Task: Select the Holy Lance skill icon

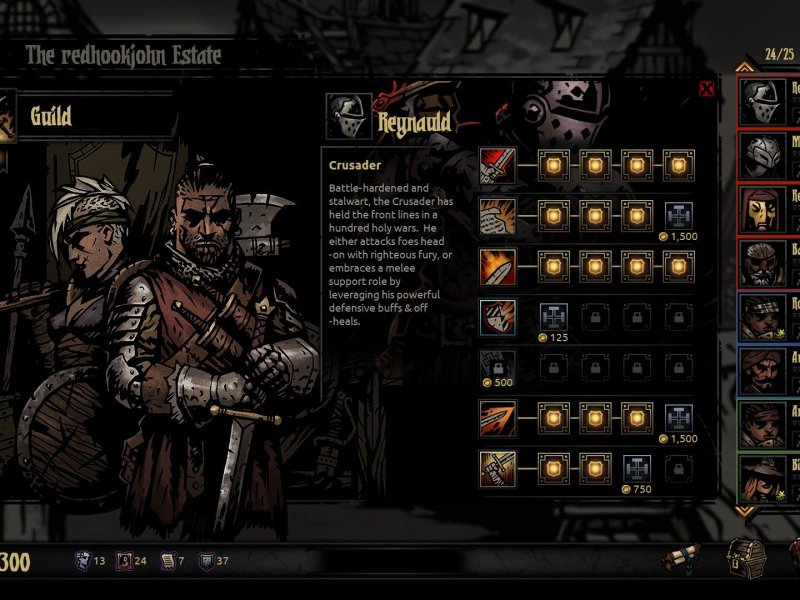Action: (x=497, y=416)
